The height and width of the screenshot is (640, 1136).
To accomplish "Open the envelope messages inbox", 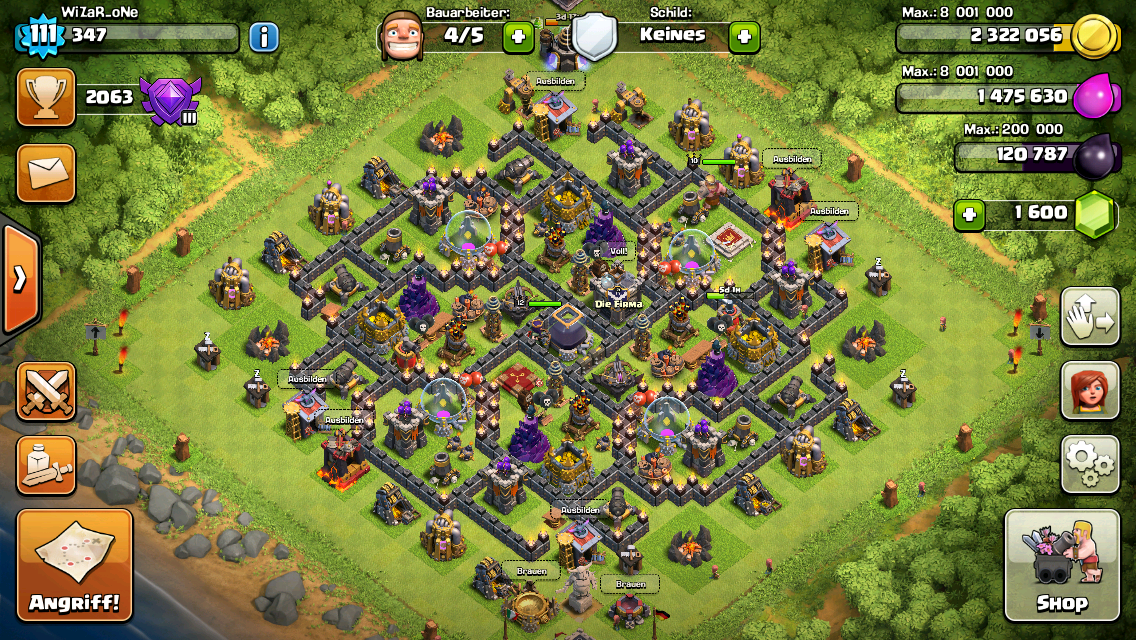I will pyautogui.click(x=46, y=172).
